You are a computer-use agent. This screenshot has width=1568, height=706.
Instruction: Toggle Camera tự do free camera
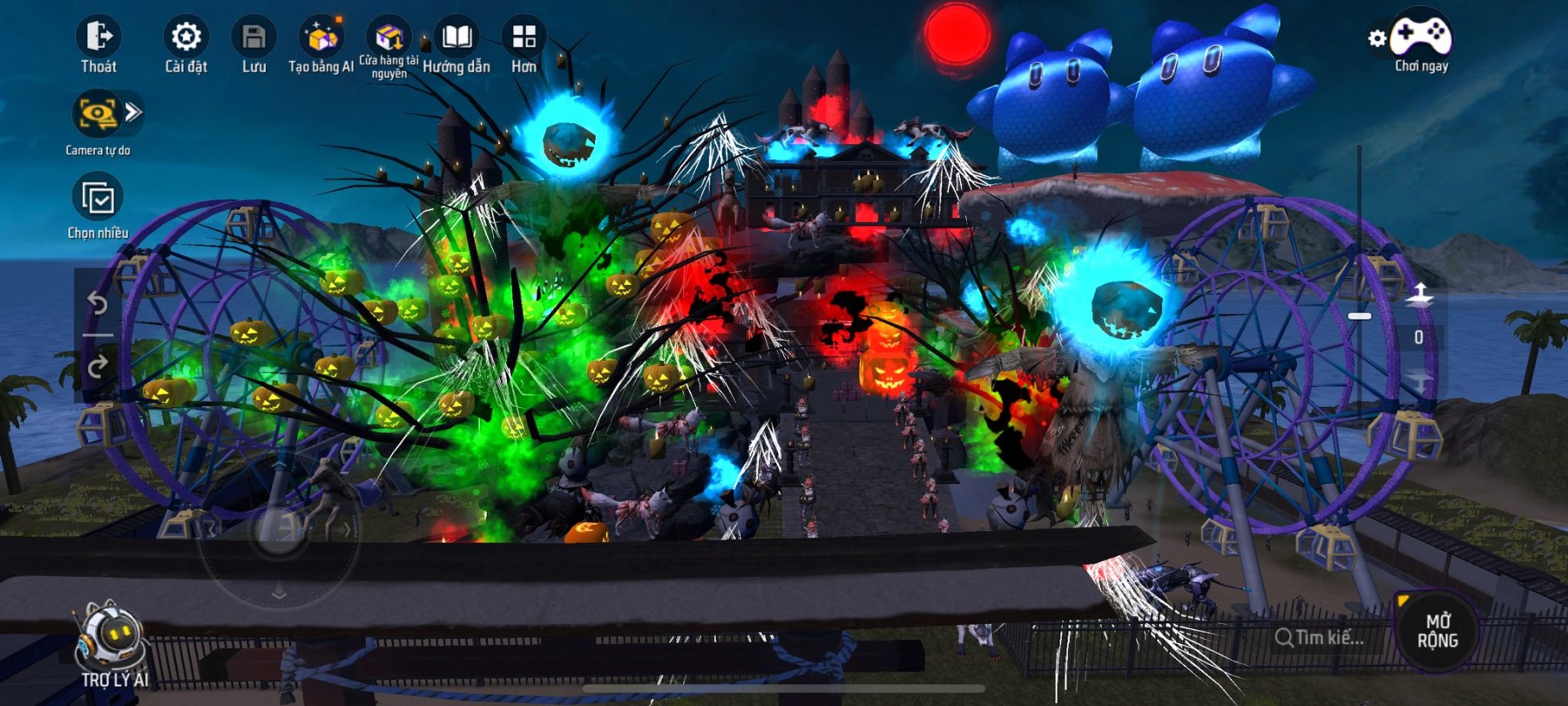(97, 114)
